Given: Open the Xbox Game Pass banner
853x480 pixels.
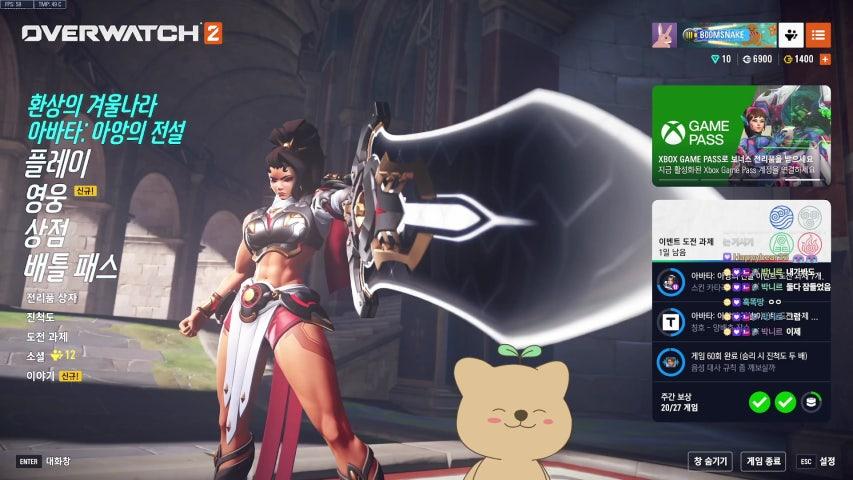Looking at the screenshot, I should [x=741, y=135].
